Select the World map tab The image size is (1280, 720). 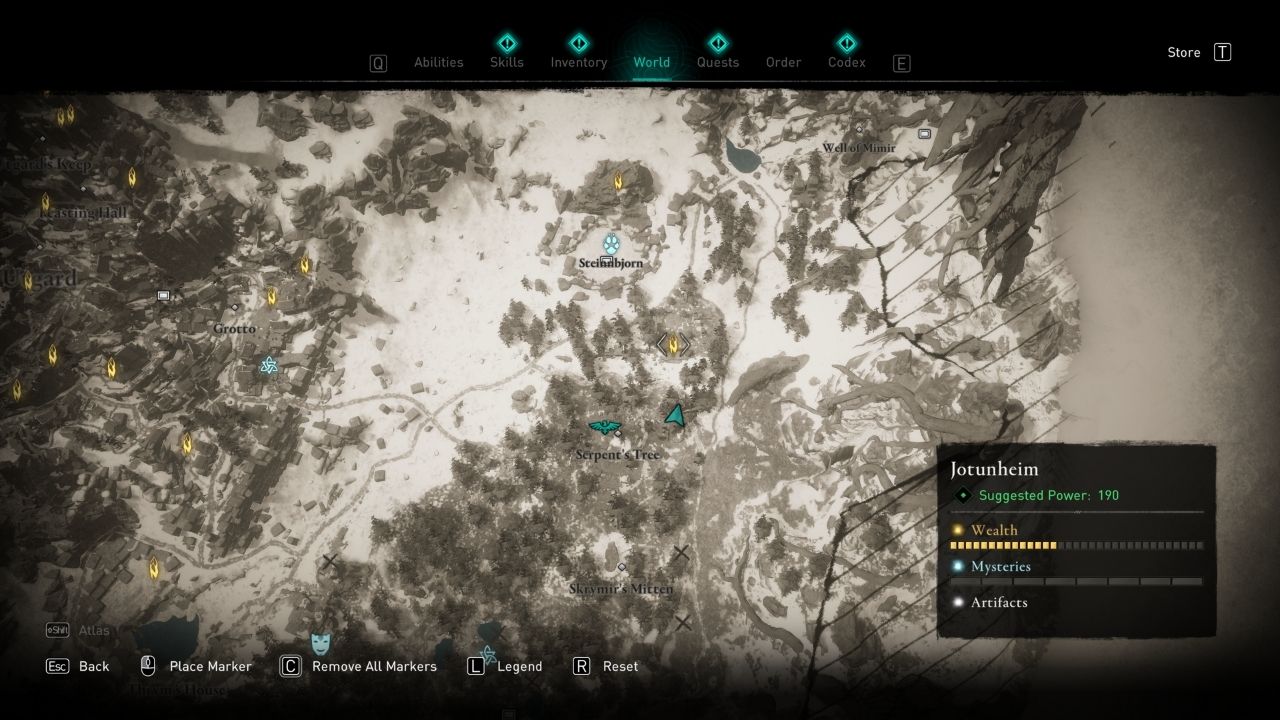652,62
